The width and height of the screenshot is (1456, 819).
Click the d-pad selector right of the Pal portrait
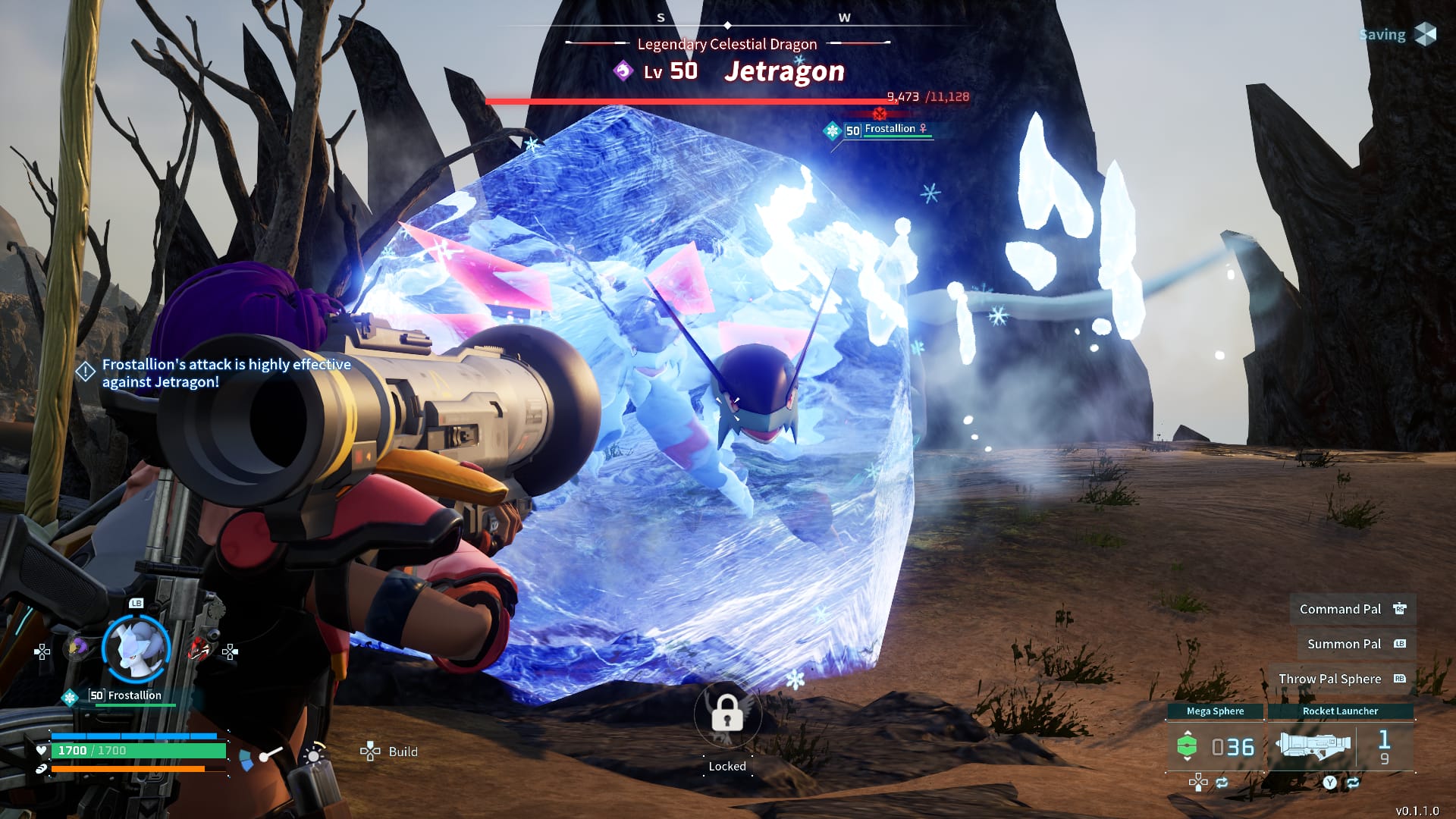[x=229, y=652]
